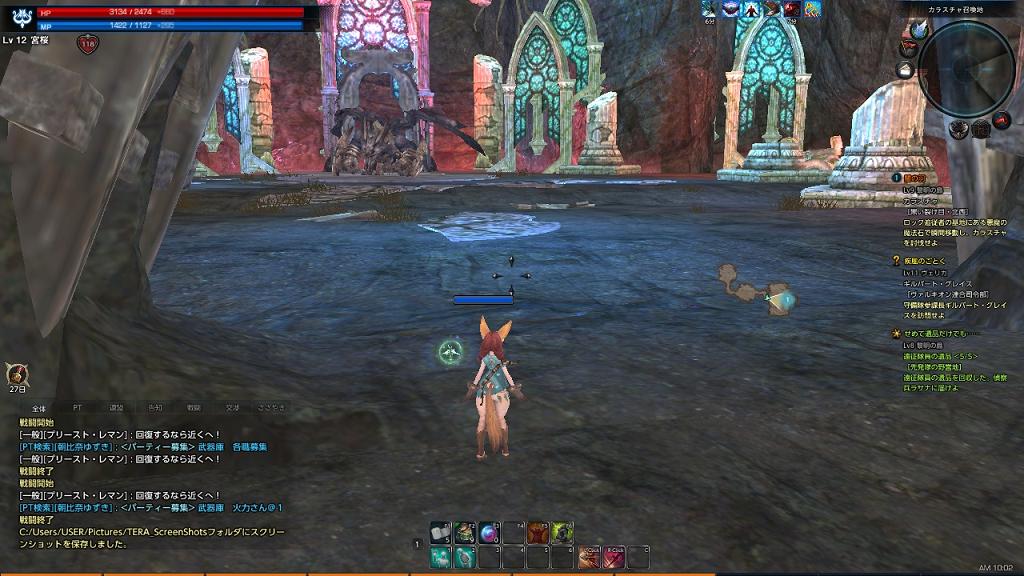Switch chat to the PT tab
Screen dimensions: 1024x576
(x=77, y=408)
